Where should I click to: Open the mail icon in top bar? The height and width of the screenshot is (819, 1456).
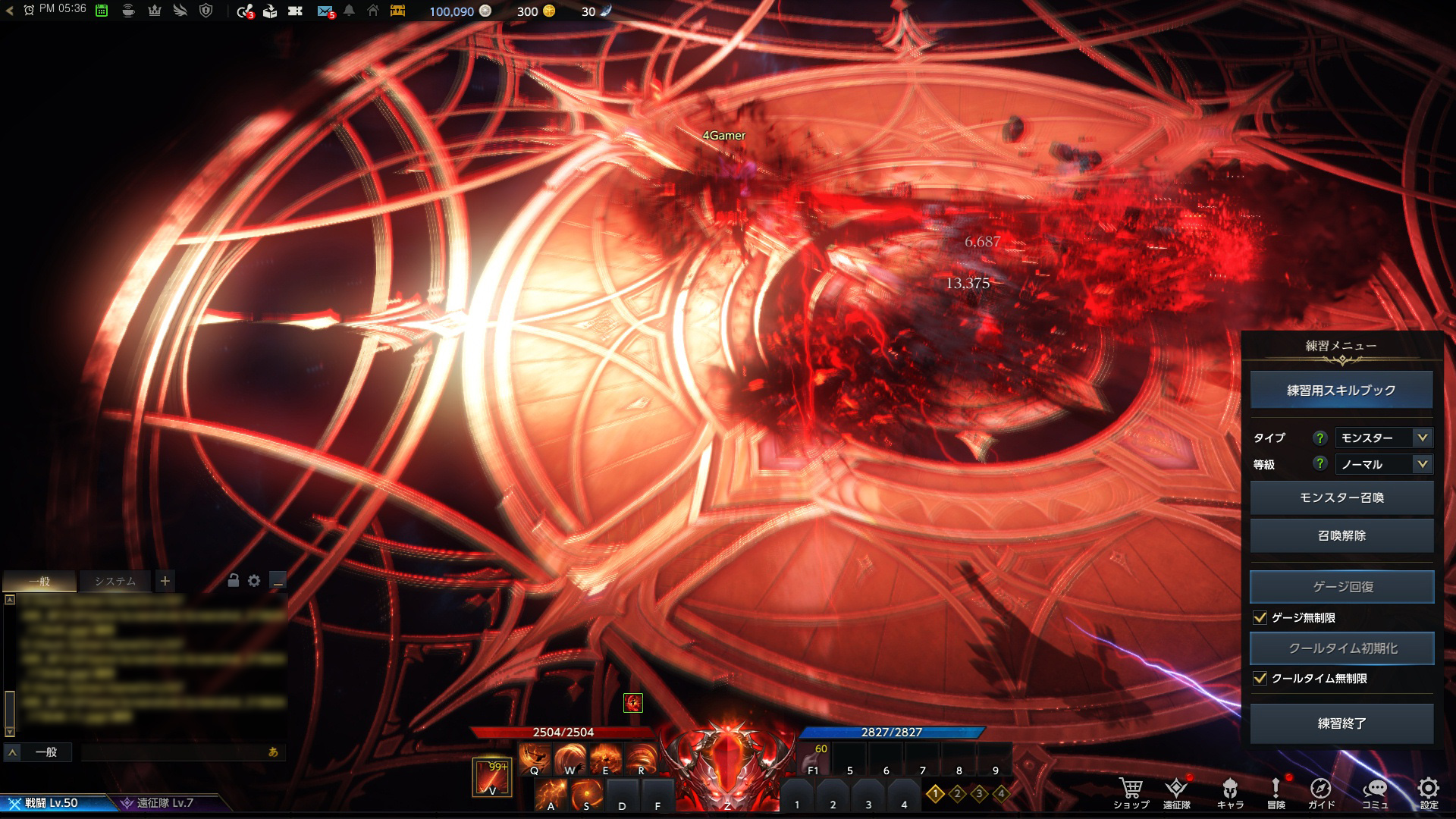(325, 11)
